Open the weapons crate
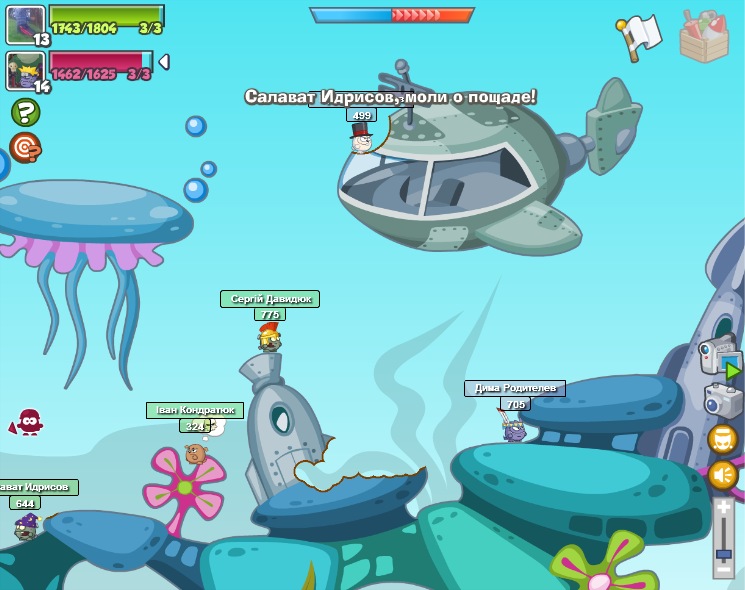The height and width of the screenshot is (590, 745). point(704,37)
